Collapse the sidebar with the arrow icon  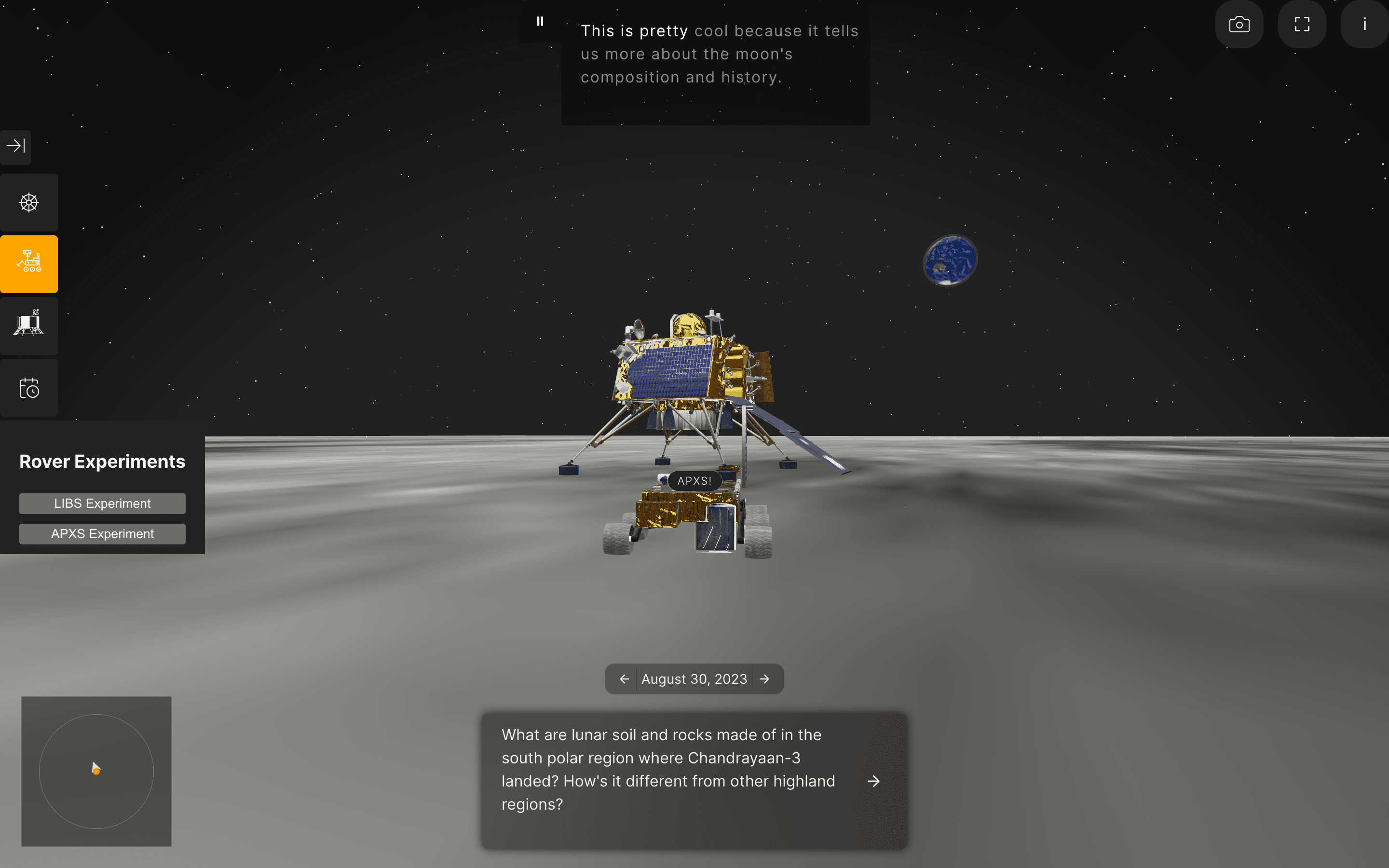(15, 147)
